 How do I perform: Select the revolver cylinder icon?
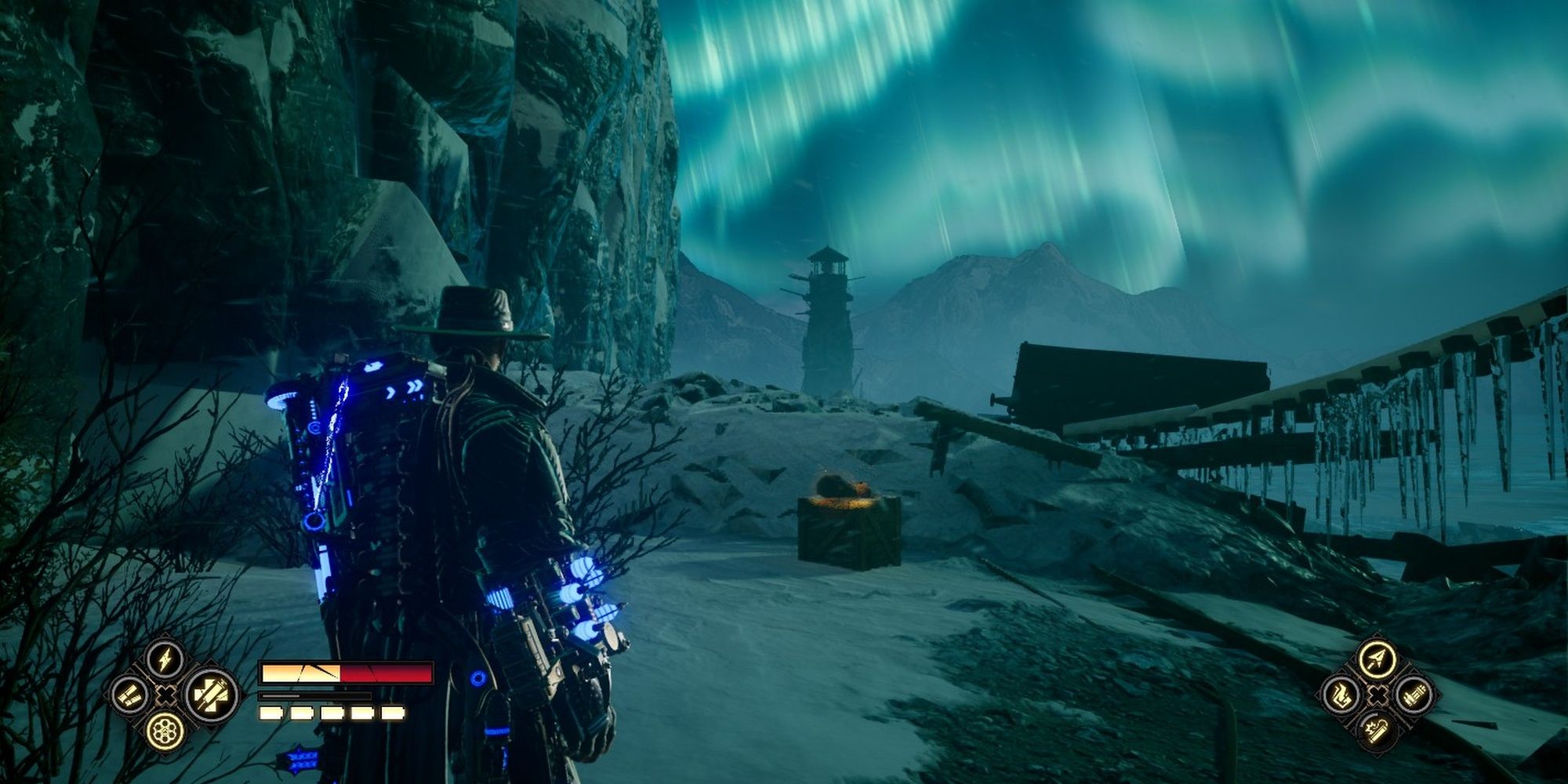[x=165, y=730]
